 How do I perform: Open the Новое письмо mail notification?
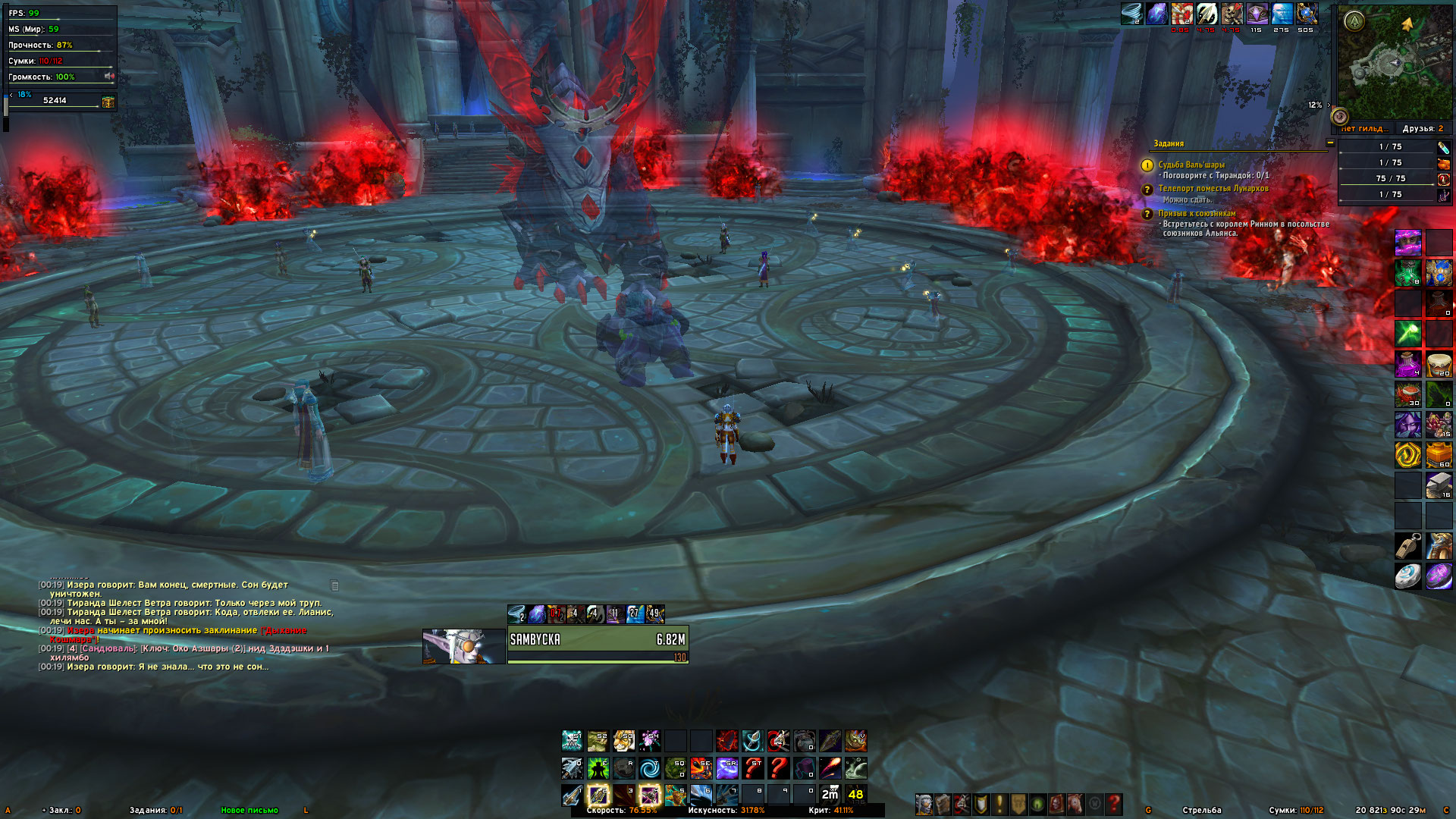coord(249,810)
